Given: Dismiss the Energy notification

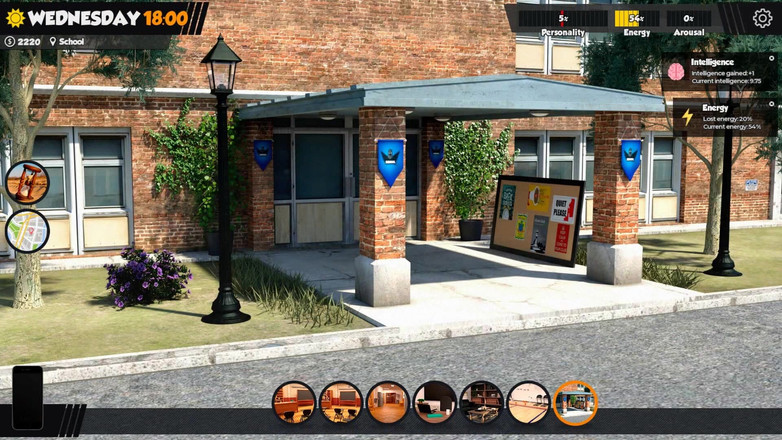Looking at the screenshot, I should pyautogui.click(x=771, y=104).
